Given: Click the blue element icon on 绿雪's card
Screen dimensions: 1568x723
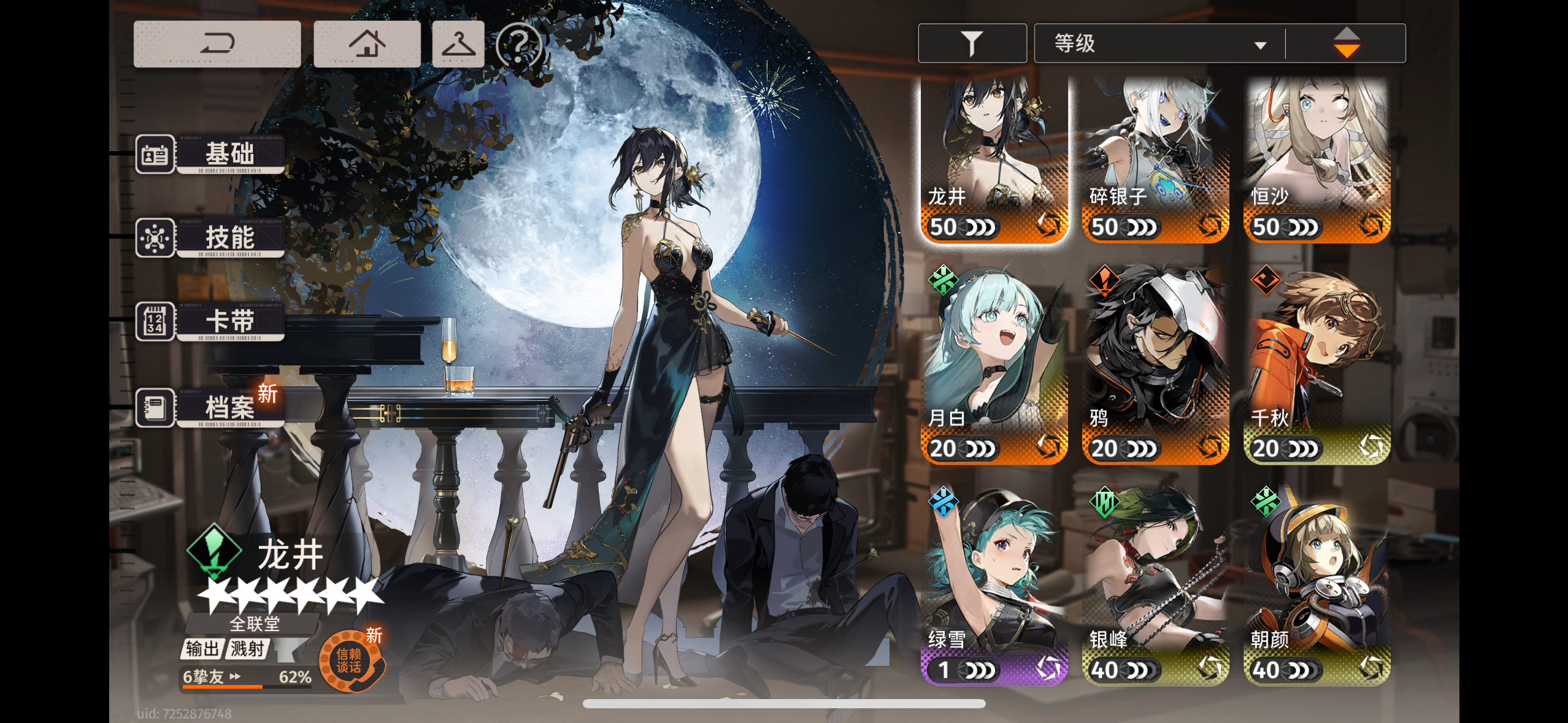Looking at the screenshot, I should tap(943, 502).
